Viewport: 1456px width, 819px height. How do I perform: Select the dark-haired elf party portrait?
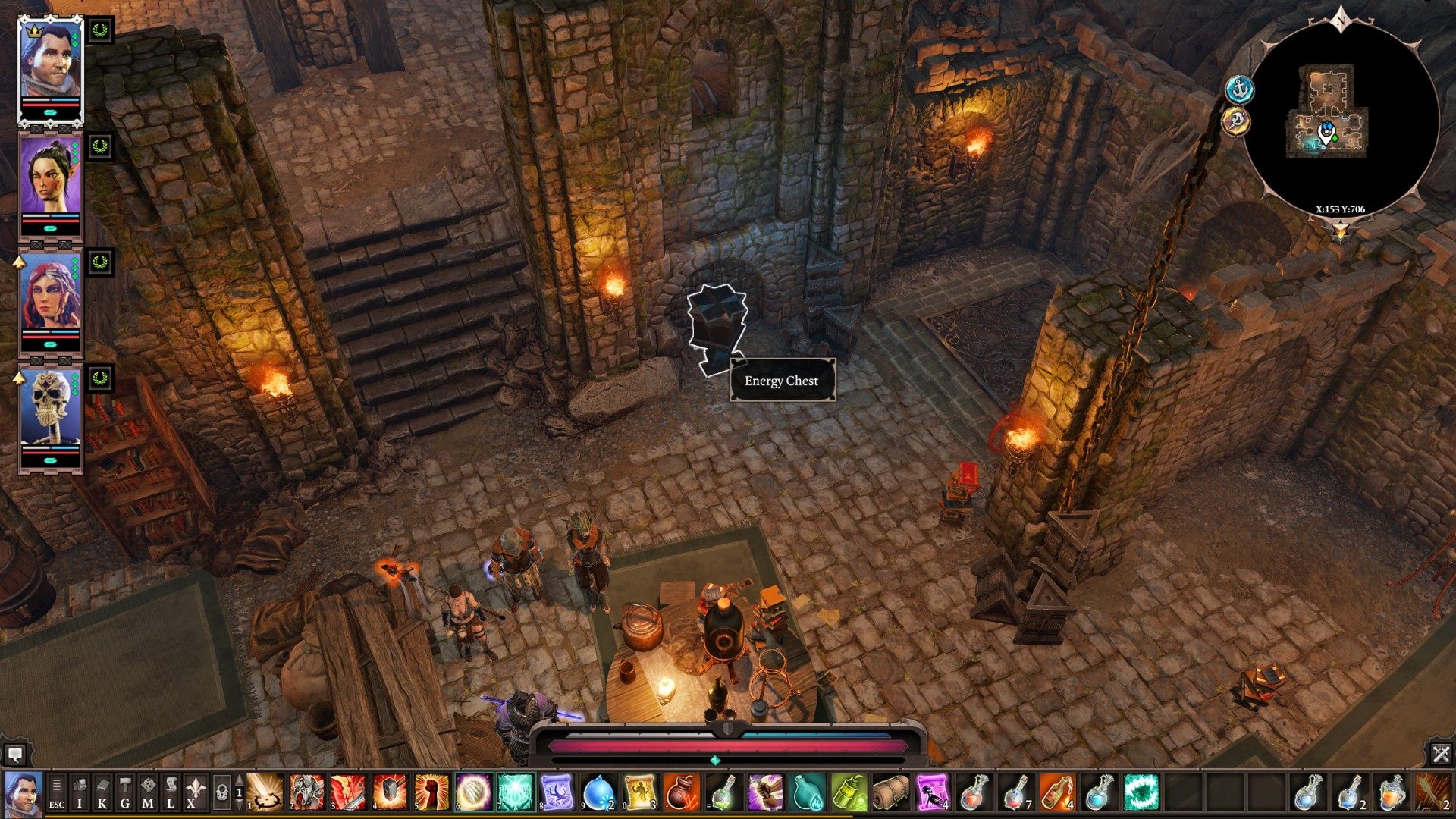pos(50,179)
